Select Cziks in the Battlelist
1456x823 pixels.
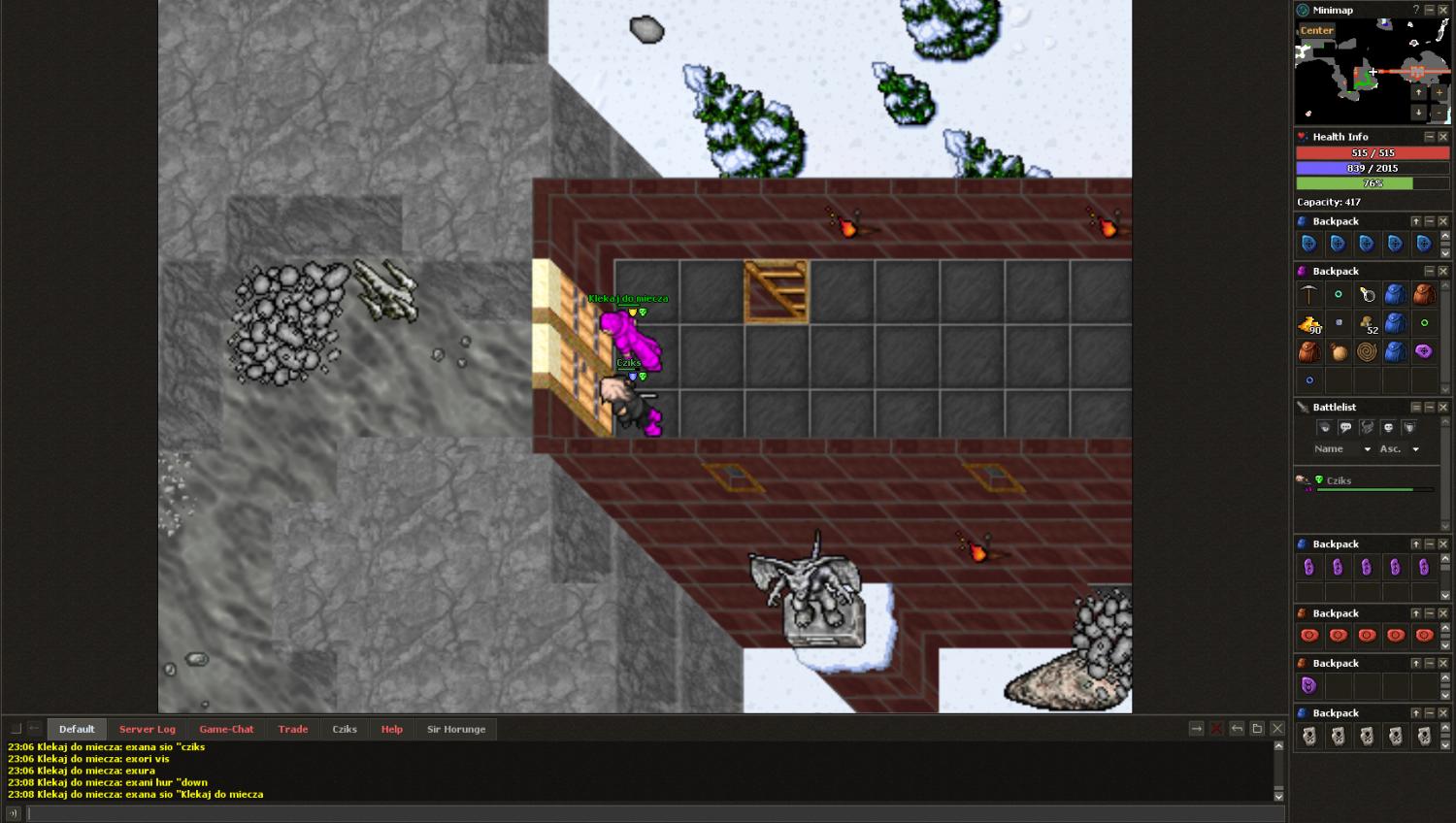coord(1339,480)
